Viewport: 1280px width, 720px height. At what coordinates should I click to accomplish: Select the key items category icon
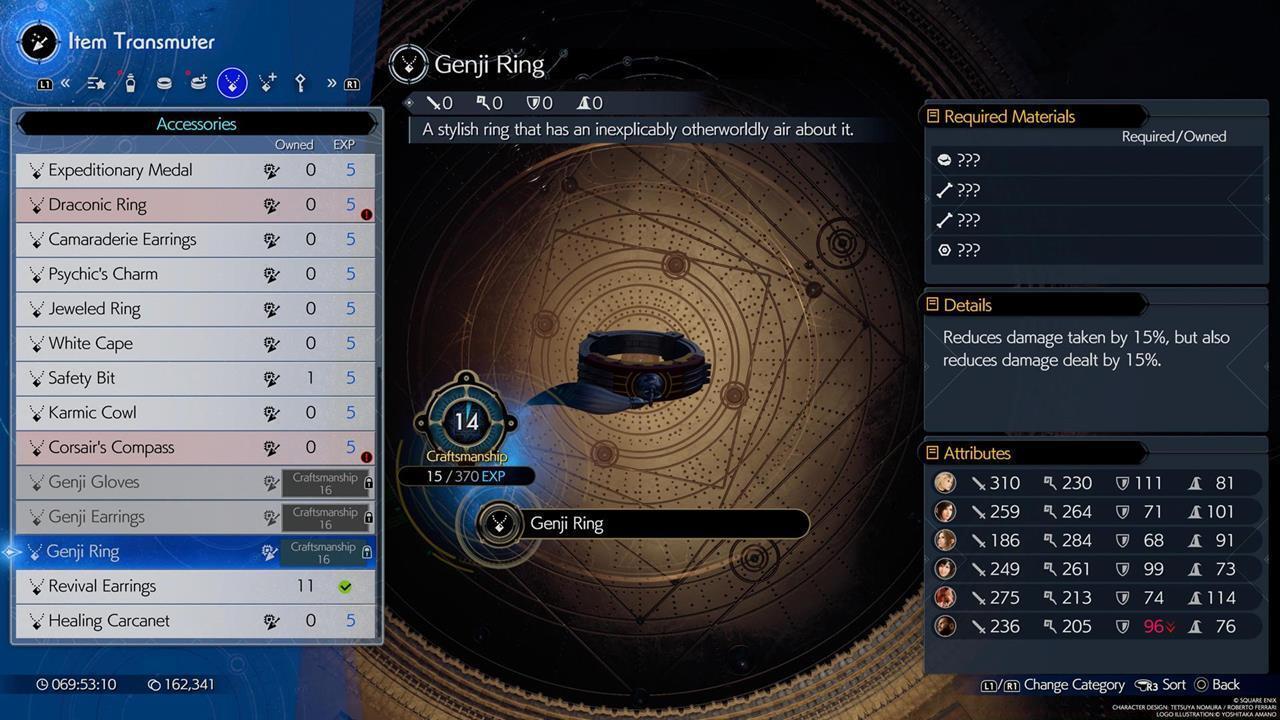[x=300, y=83]
